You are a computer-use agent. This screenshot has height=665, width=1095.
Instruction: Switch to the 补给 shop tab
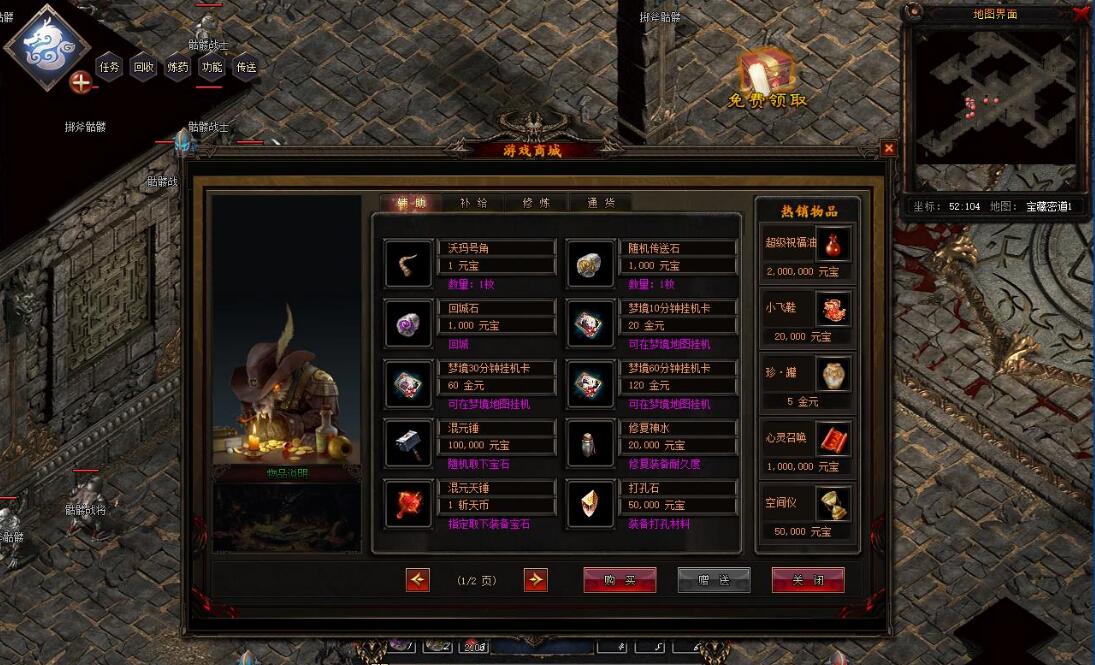(x=474, y=203)
